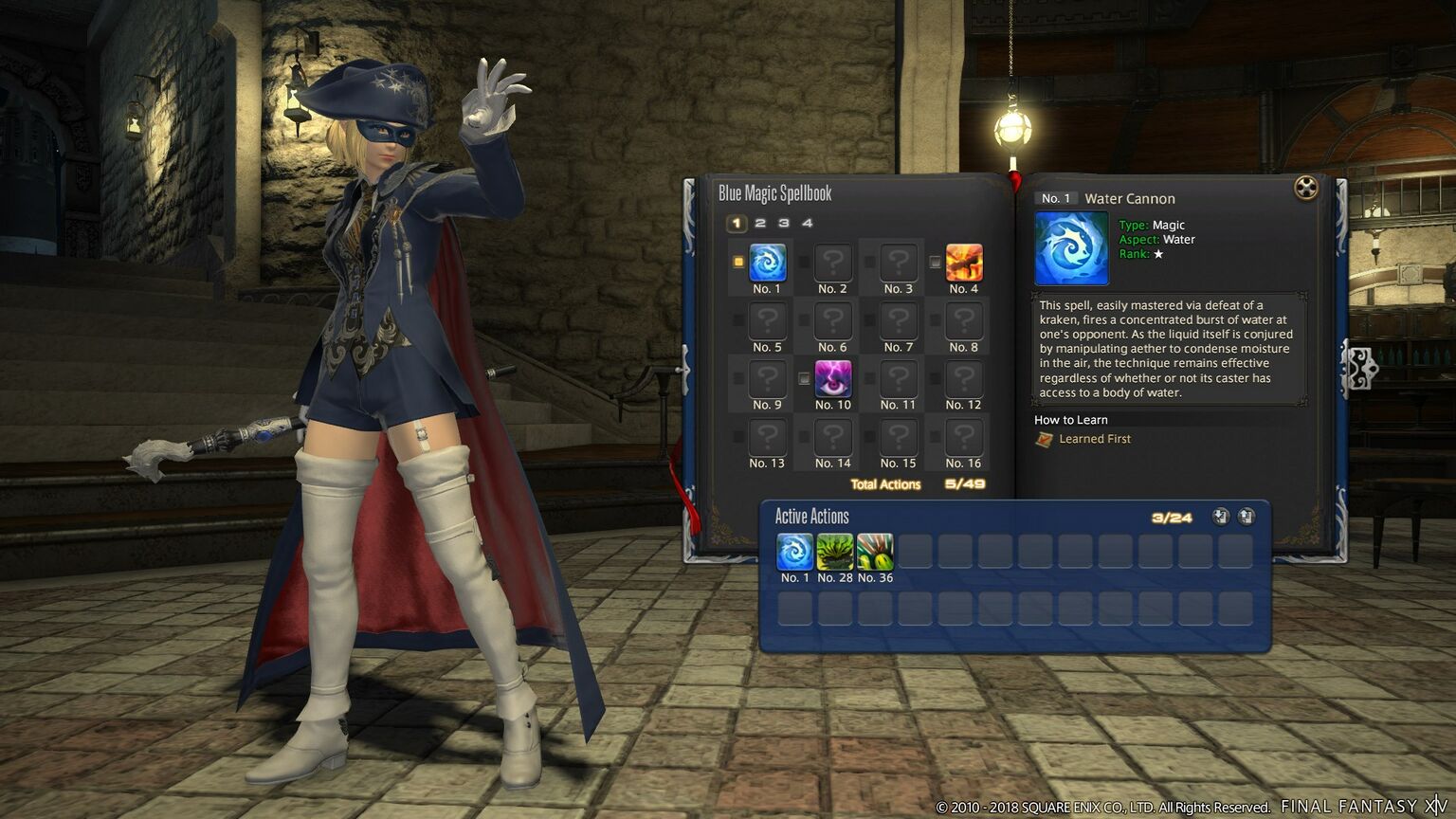Select active action No. 28 green plant icon
The image size is (1456, 819).
click(834, 552)
